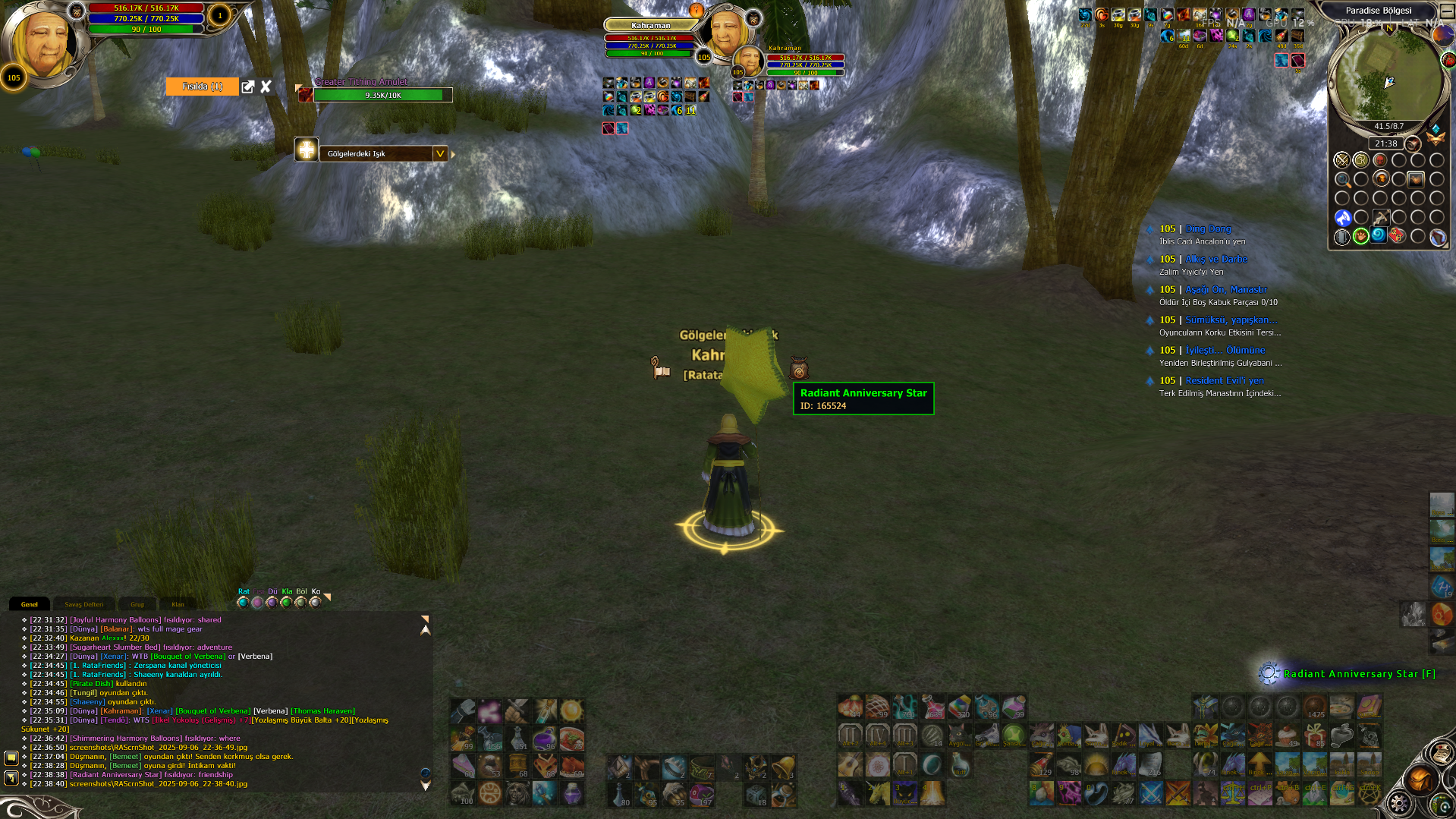Switch to the Savaş Defteri chat tab
This screenshot has height=819, width=1456.
(x=83, y=604)
